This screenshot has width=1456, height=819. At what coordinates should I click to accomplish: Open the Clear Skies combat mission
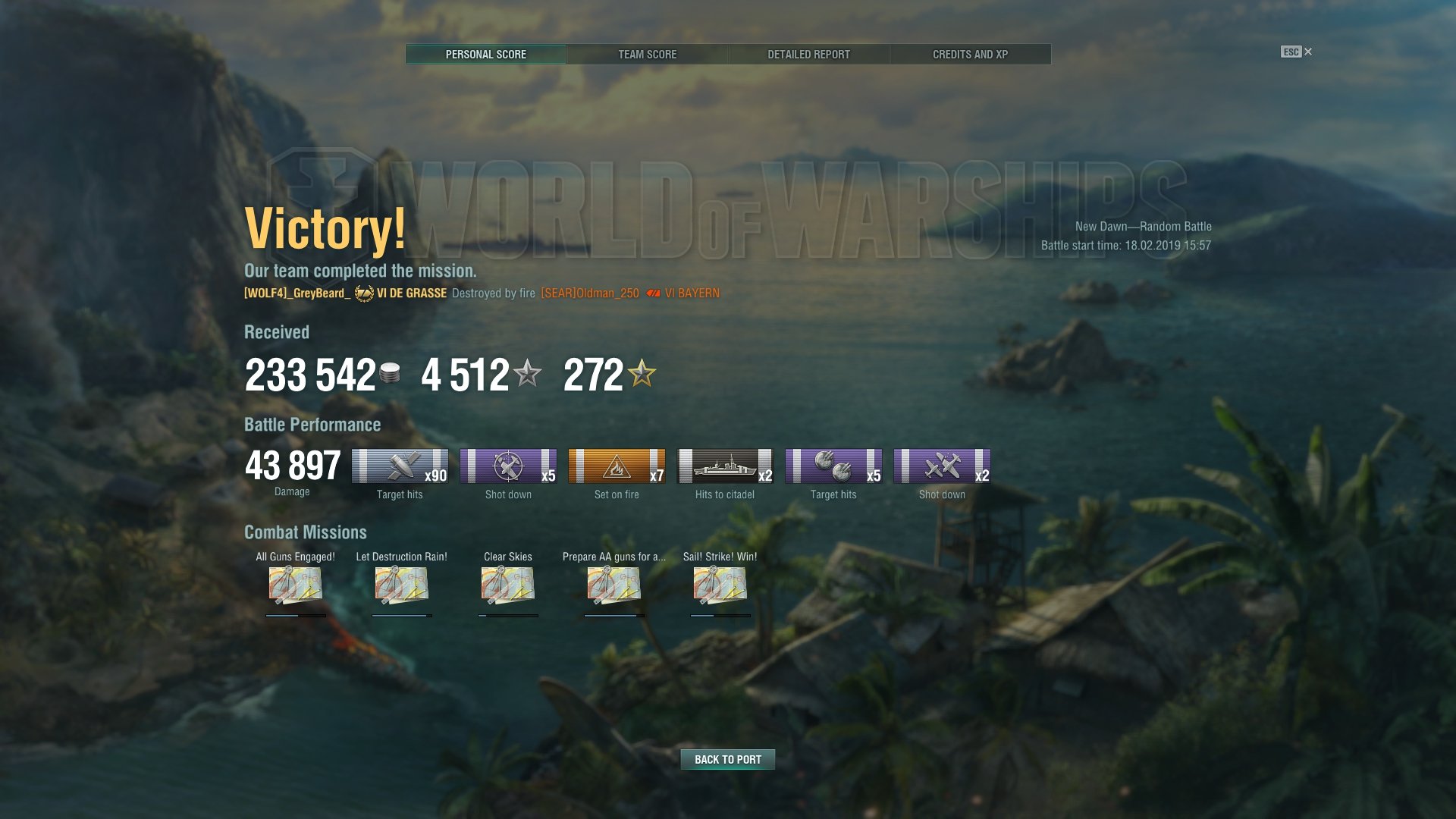tap(507, 585)
